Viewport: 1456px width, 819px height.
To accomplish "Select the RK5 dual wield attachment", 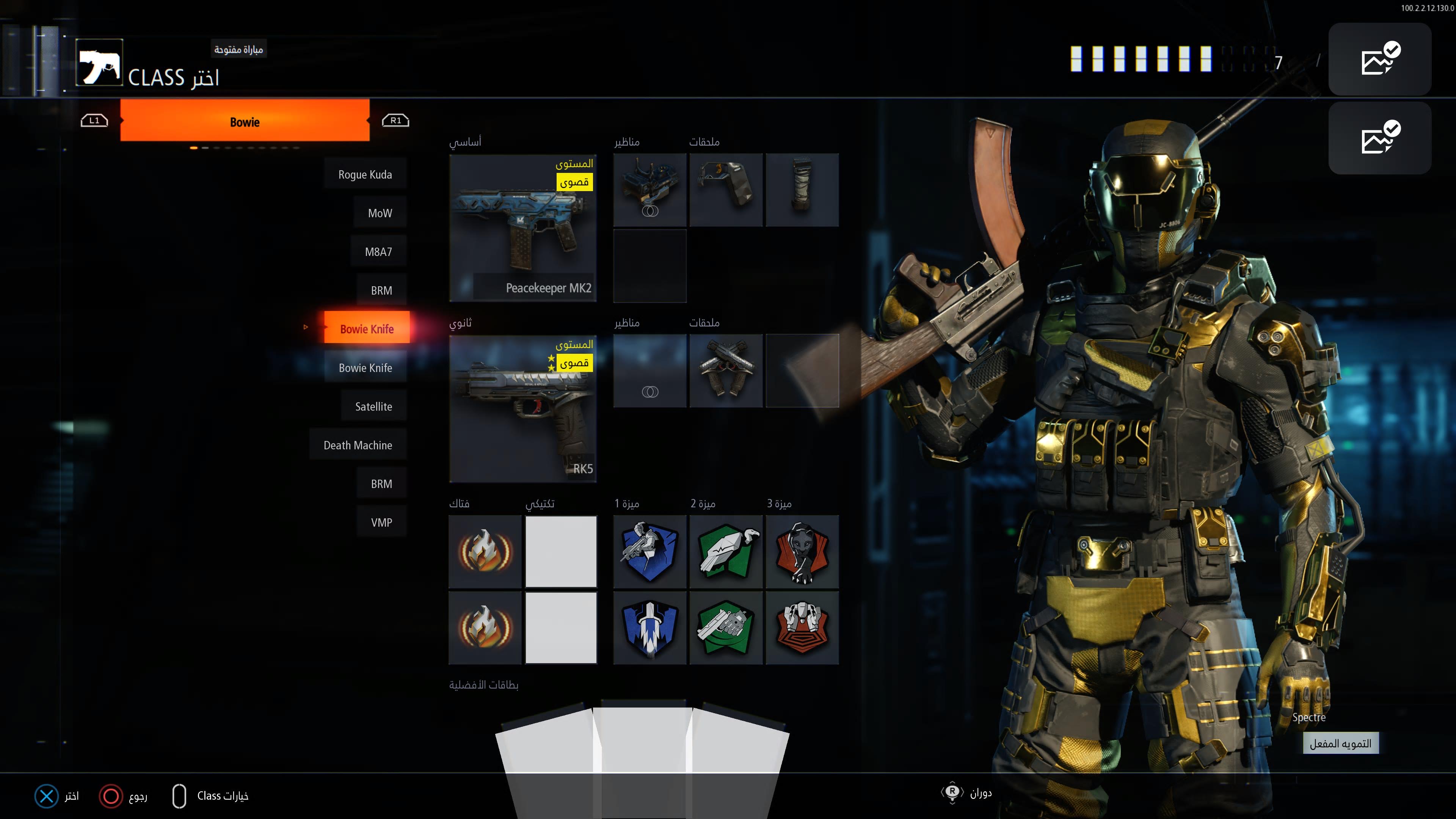I will click(x=726, y=371).
